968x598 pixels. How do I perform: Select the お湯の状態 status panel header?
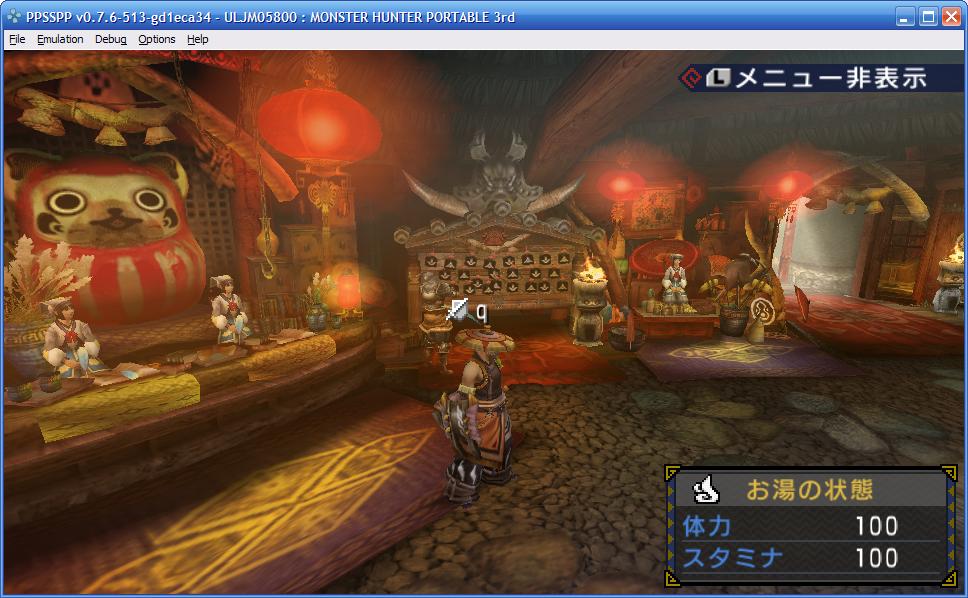[808, 489]
